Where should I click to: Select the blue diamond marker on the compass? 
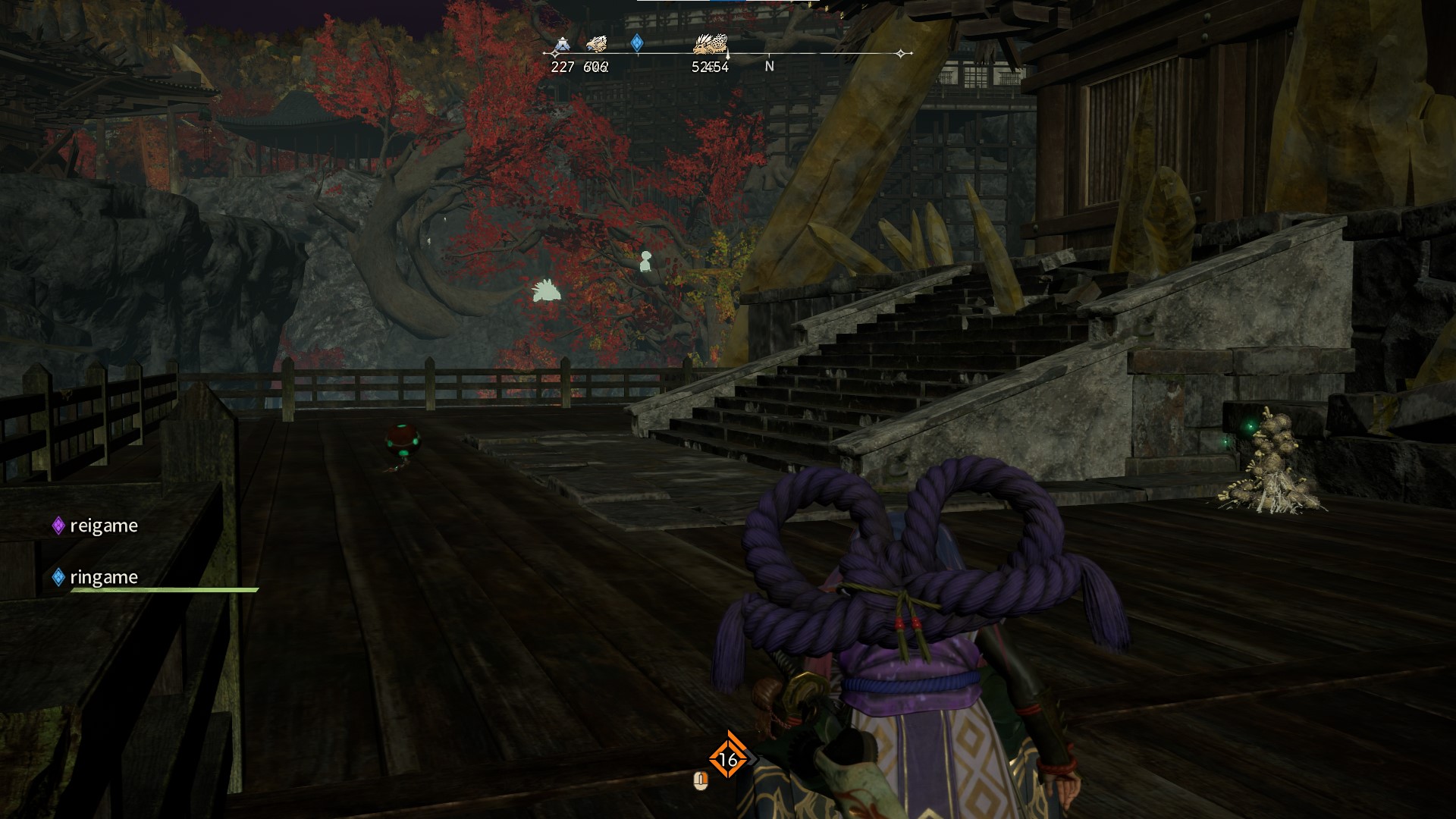(x=637, y=42)
